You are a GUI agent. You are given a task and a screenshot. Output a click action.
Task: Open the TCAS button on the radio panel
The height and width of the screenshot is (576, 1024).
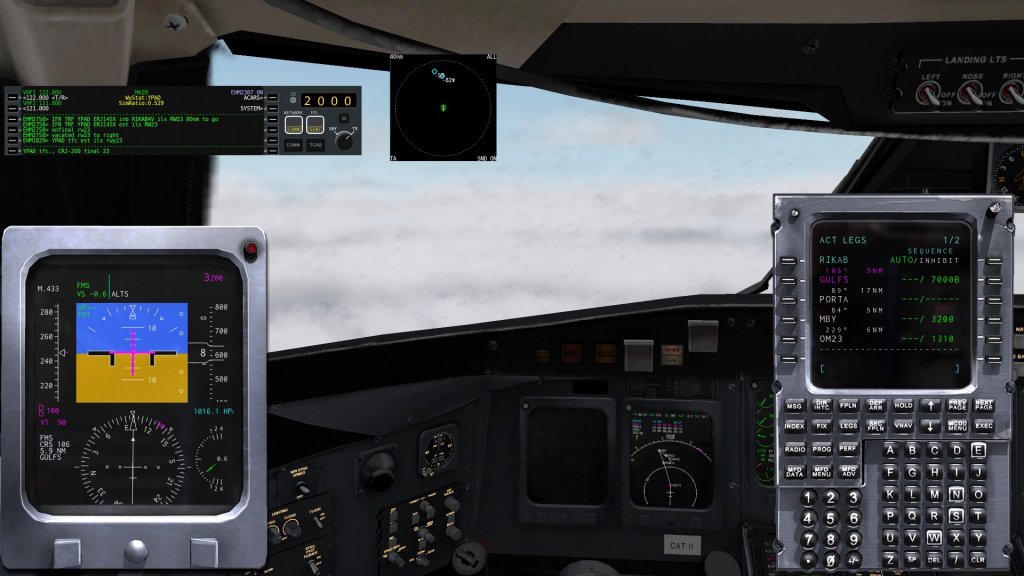pos(315,146)
